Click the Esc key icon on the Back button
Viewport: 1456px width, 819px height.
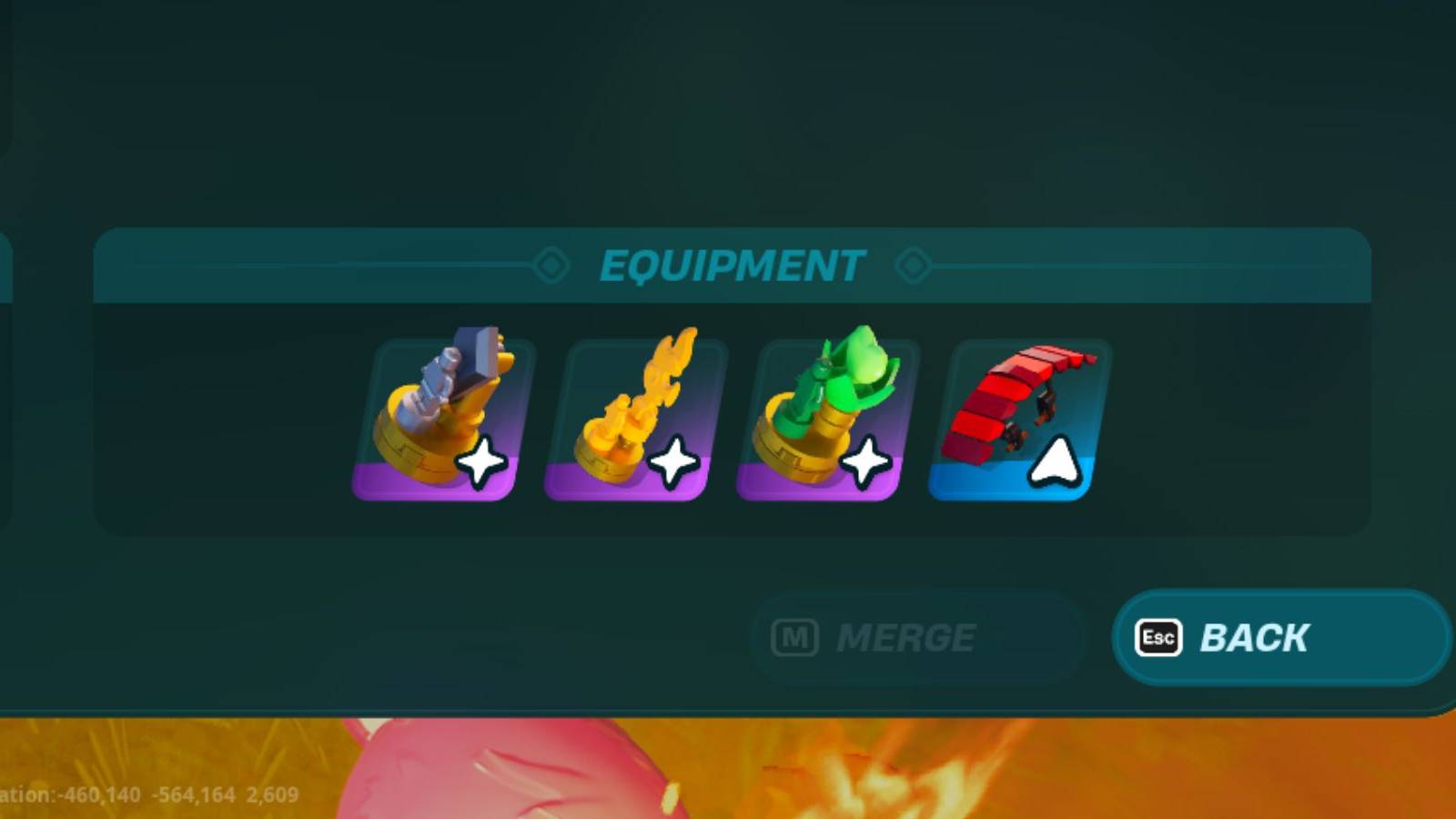click(1158, 638)
